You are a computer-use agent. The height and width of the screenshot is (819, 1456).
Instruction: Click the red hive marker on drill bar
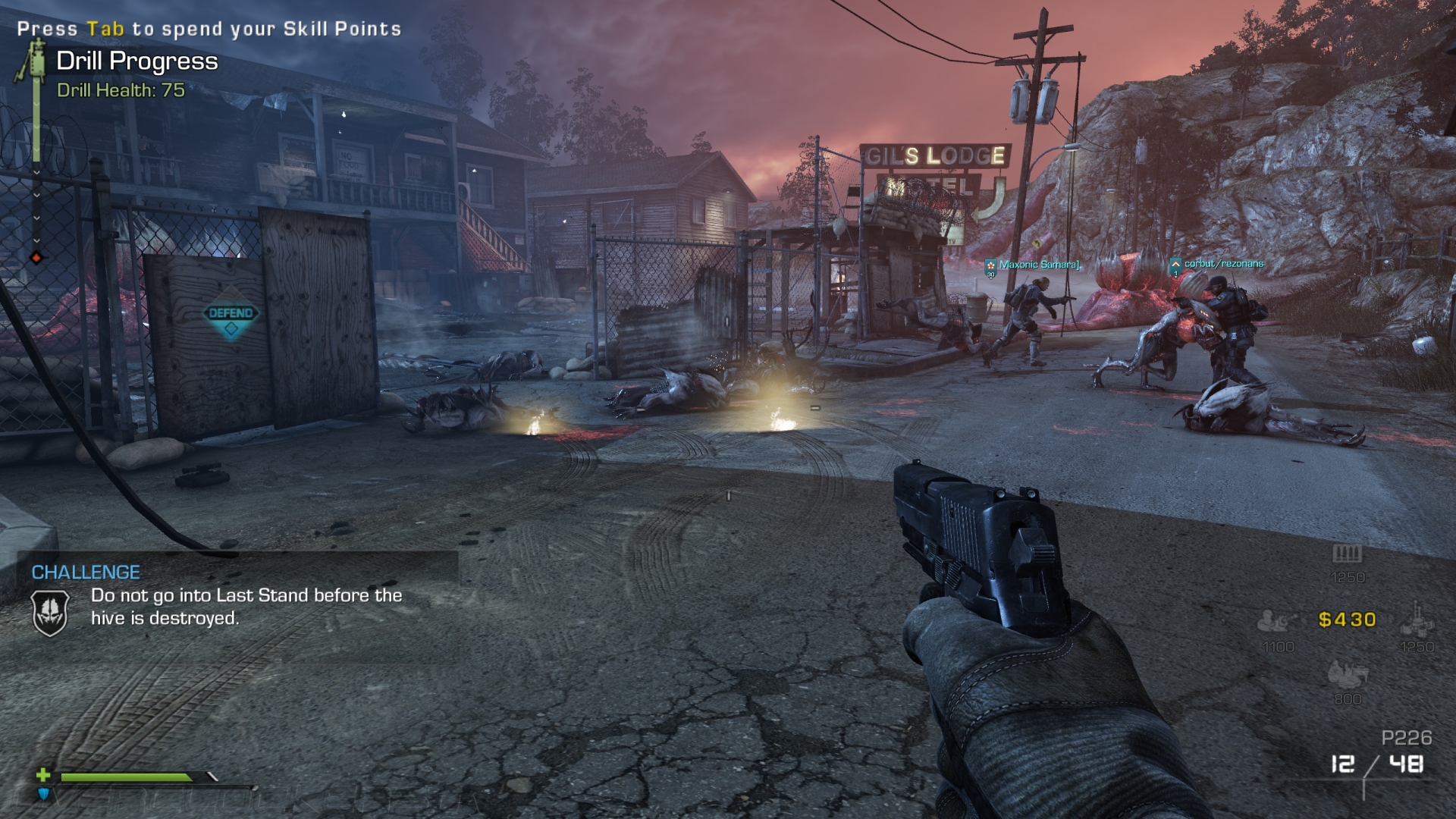pyautogui.click(x=36, y=258)
